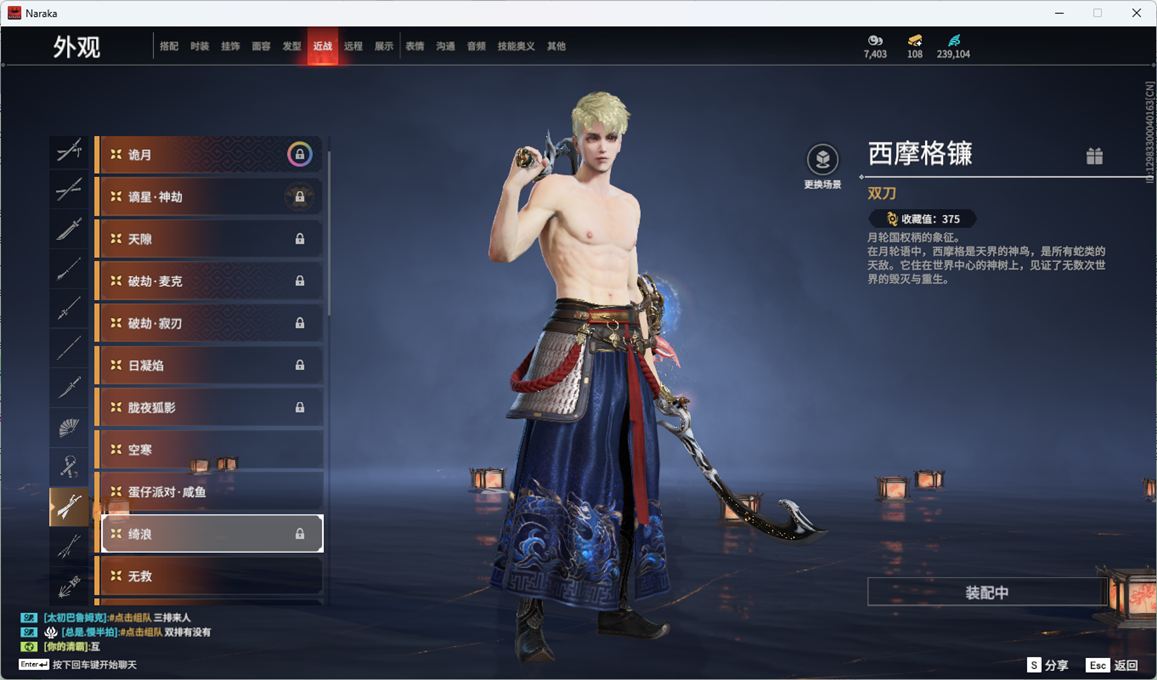Open the gift icon beside 西摩格镰
This screenshot has width=1157, height=680.
coord(1094,156)
